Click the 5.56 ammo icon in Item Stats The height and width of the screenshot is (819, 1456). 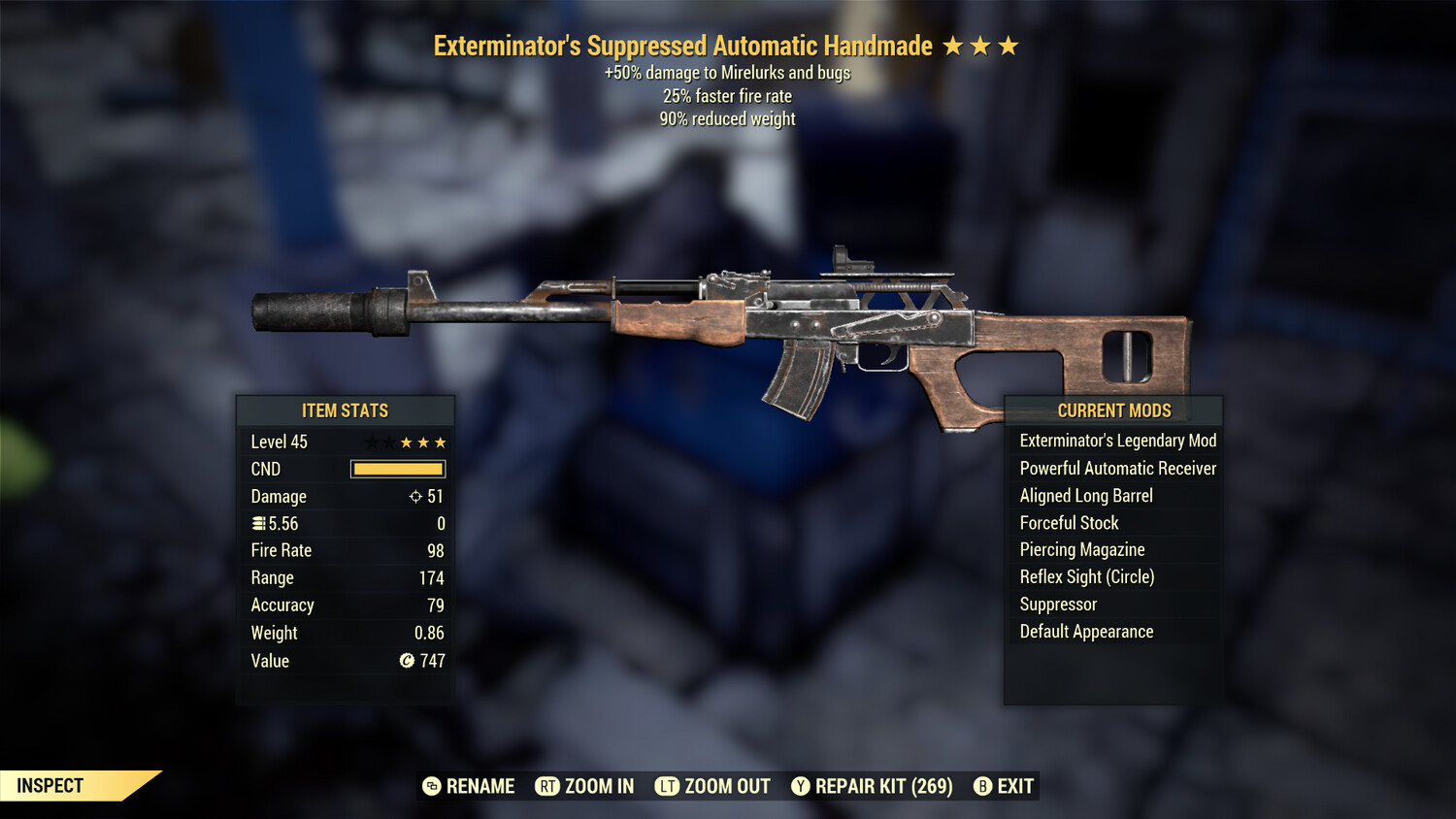click(258, 523)
